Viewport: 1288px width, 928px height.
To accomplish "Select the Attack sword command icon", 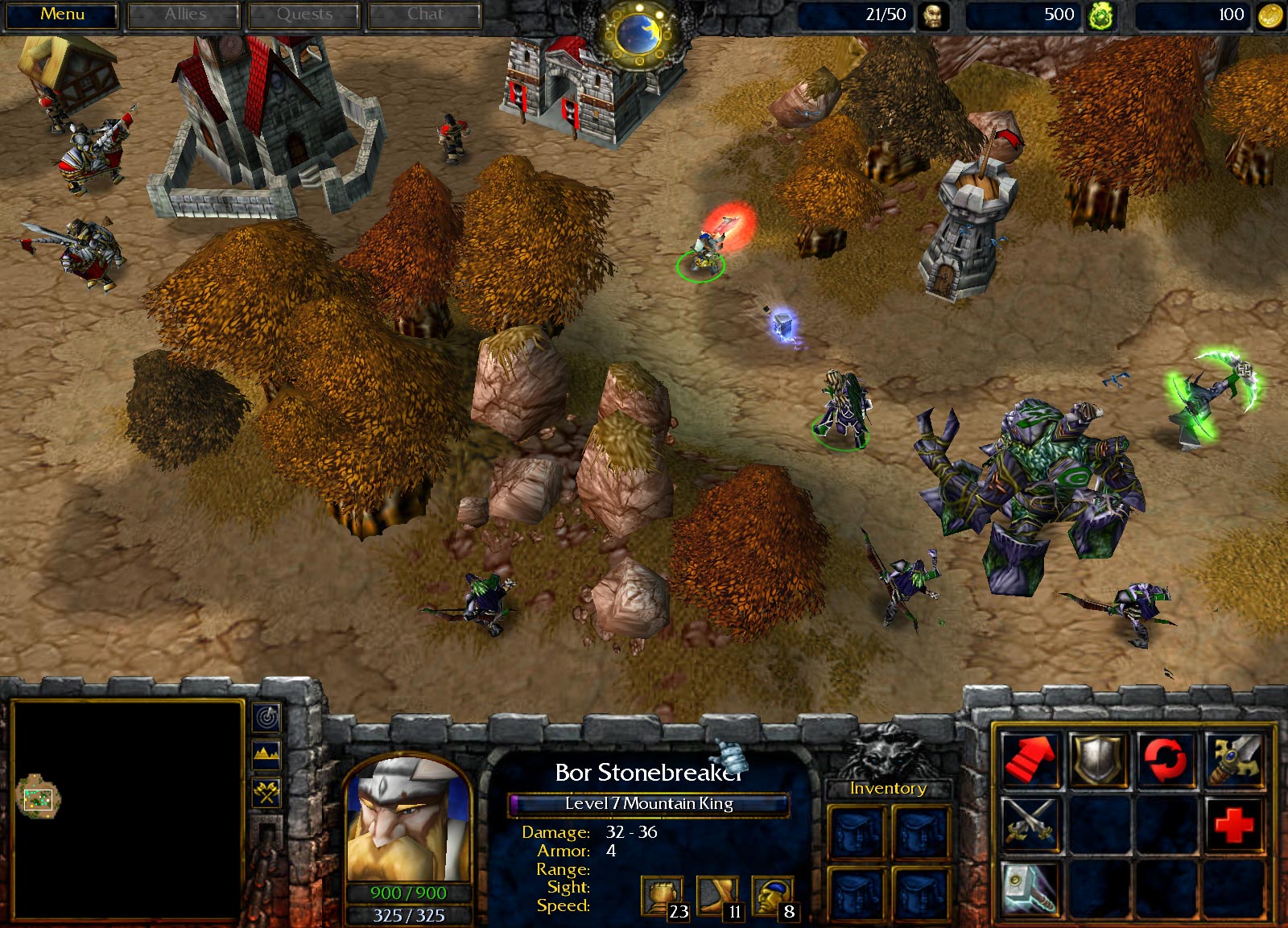I will (x=1233, y=759).
